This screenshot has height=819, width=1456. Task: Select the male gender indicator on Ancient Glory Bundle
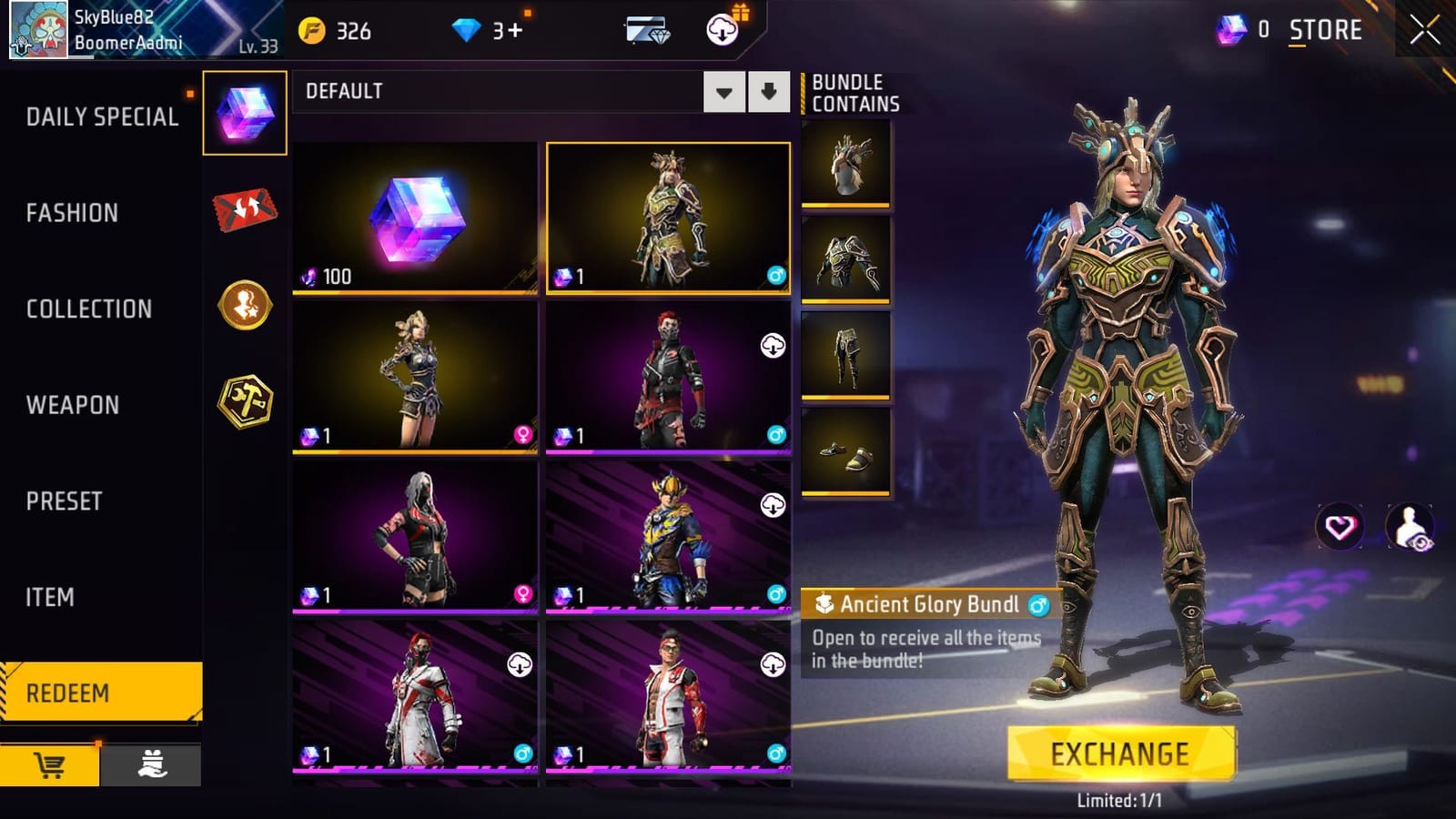[1038, 604]
